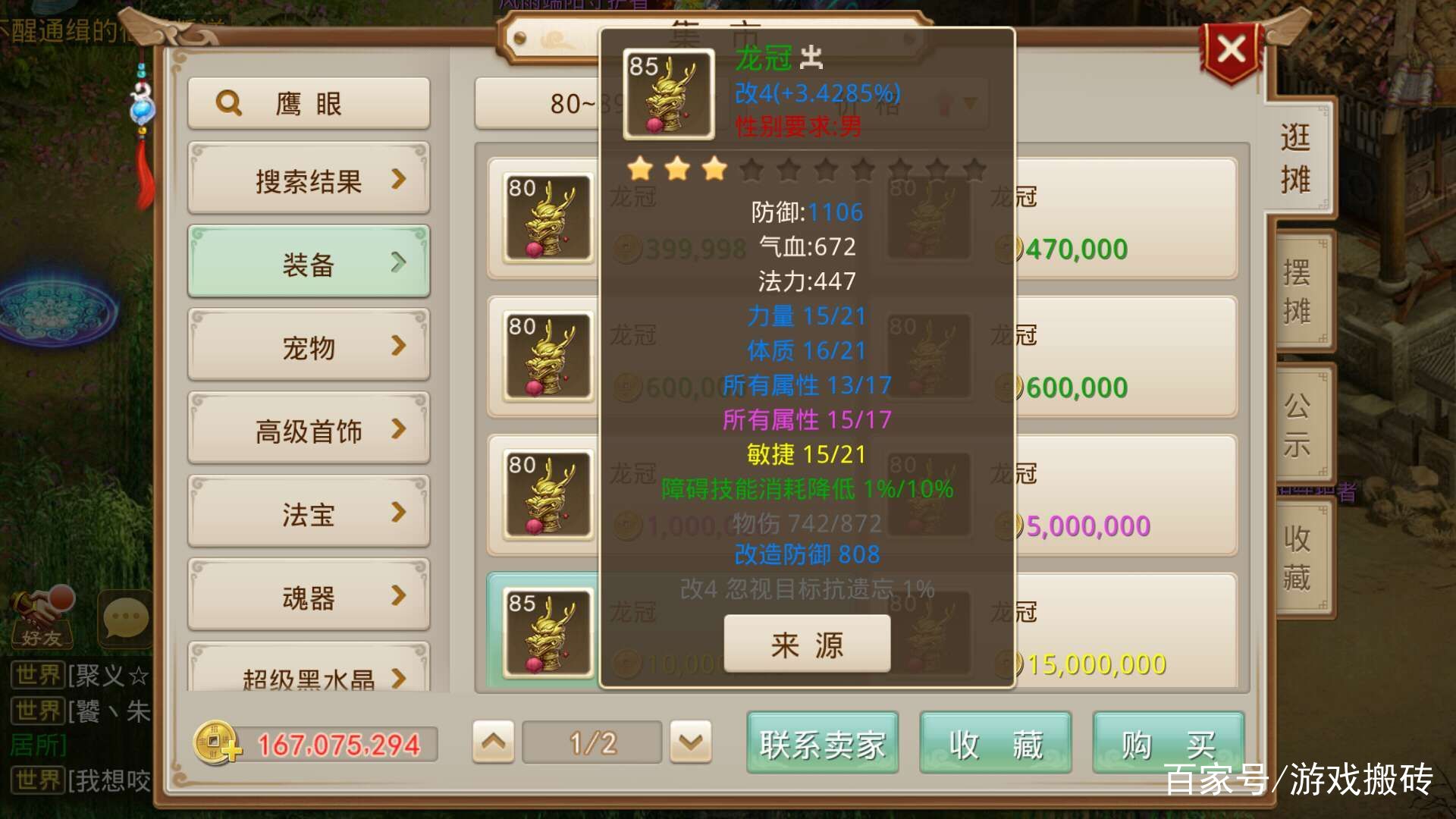Expand the 魂器 category
Image resolution: width=1456 pixels, height=819 pixels.
tap(308, 597)
